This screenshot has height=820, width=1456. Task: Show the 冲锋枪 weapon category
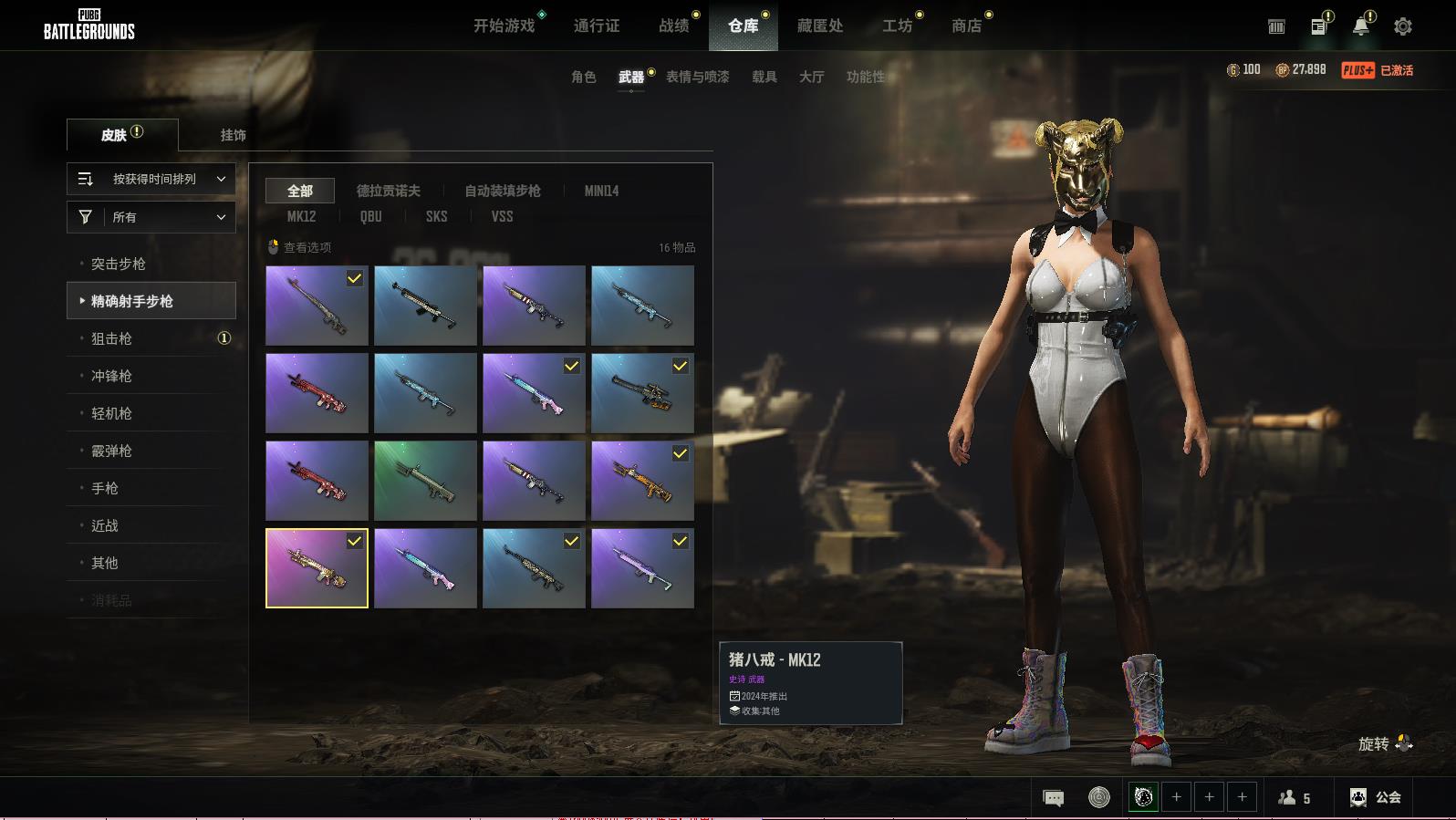point(111,376)
